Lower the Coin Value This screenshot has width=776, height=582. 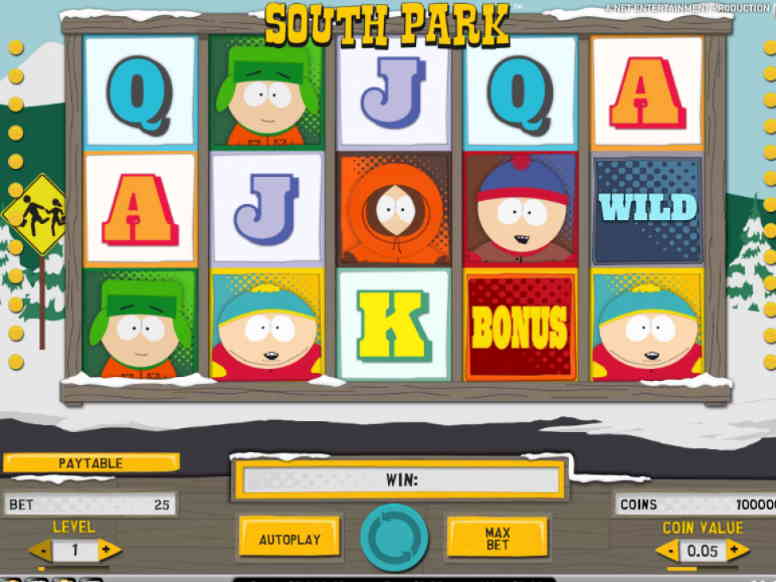[x=666, y=550]
